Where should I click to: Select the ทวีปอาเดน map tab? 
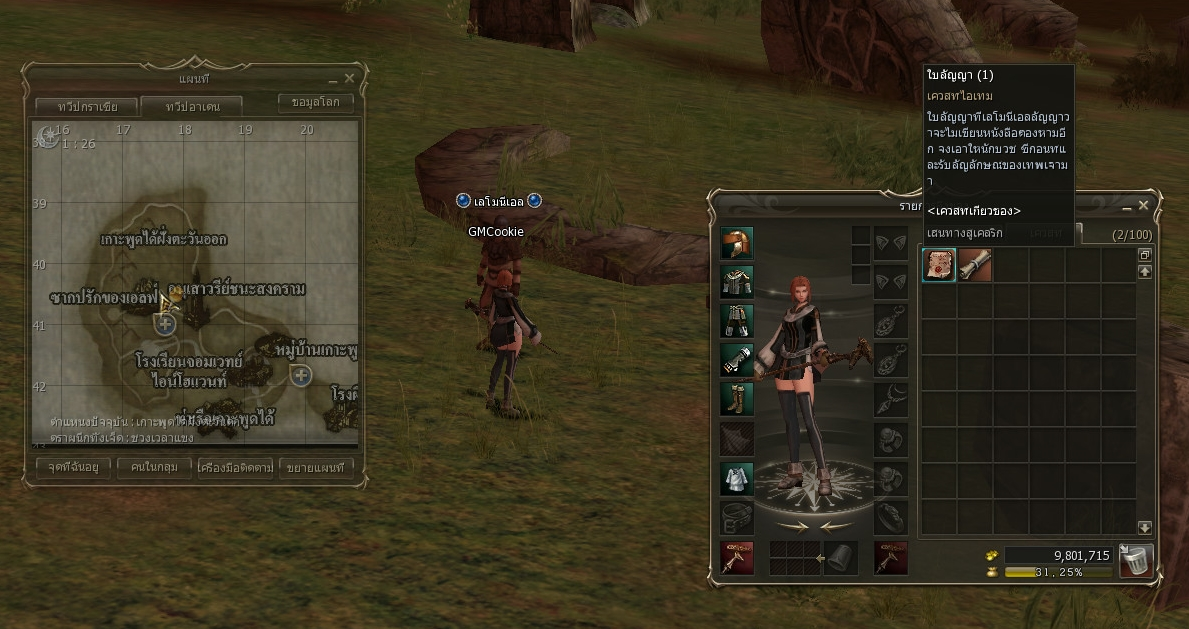click(191, 106)
